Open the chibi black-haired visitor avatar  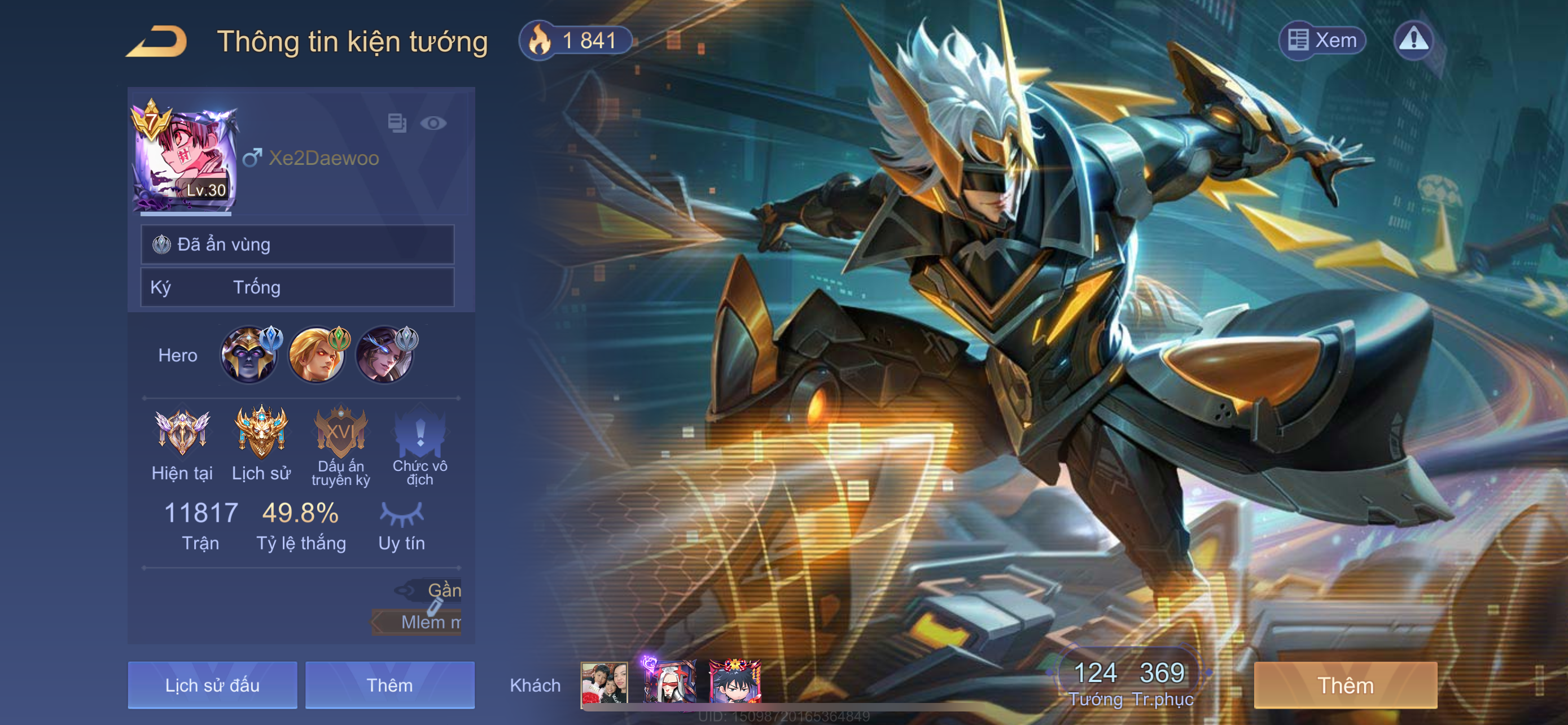735,684
